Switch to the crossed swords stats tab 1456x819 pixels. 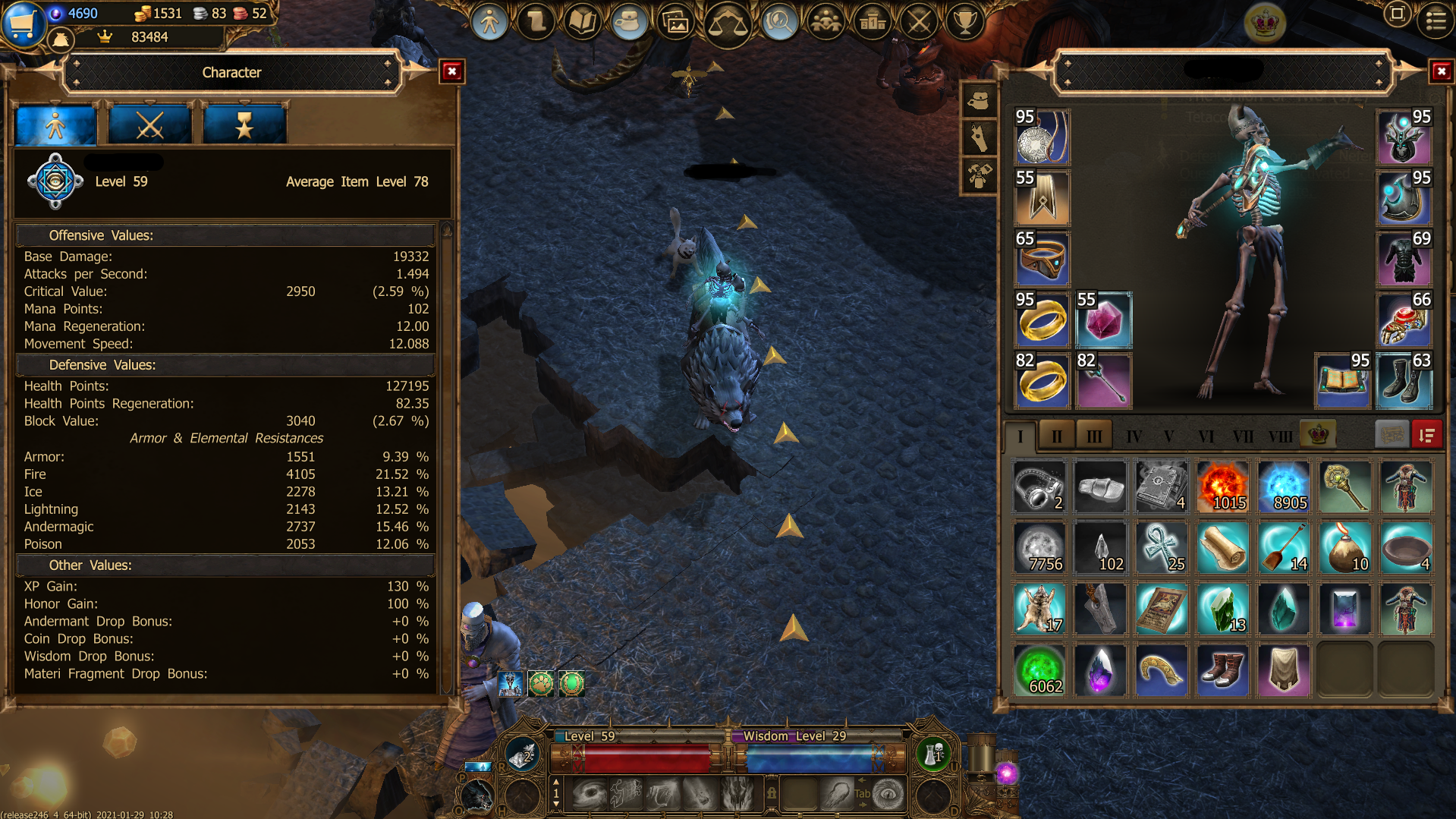pos(149,125)
